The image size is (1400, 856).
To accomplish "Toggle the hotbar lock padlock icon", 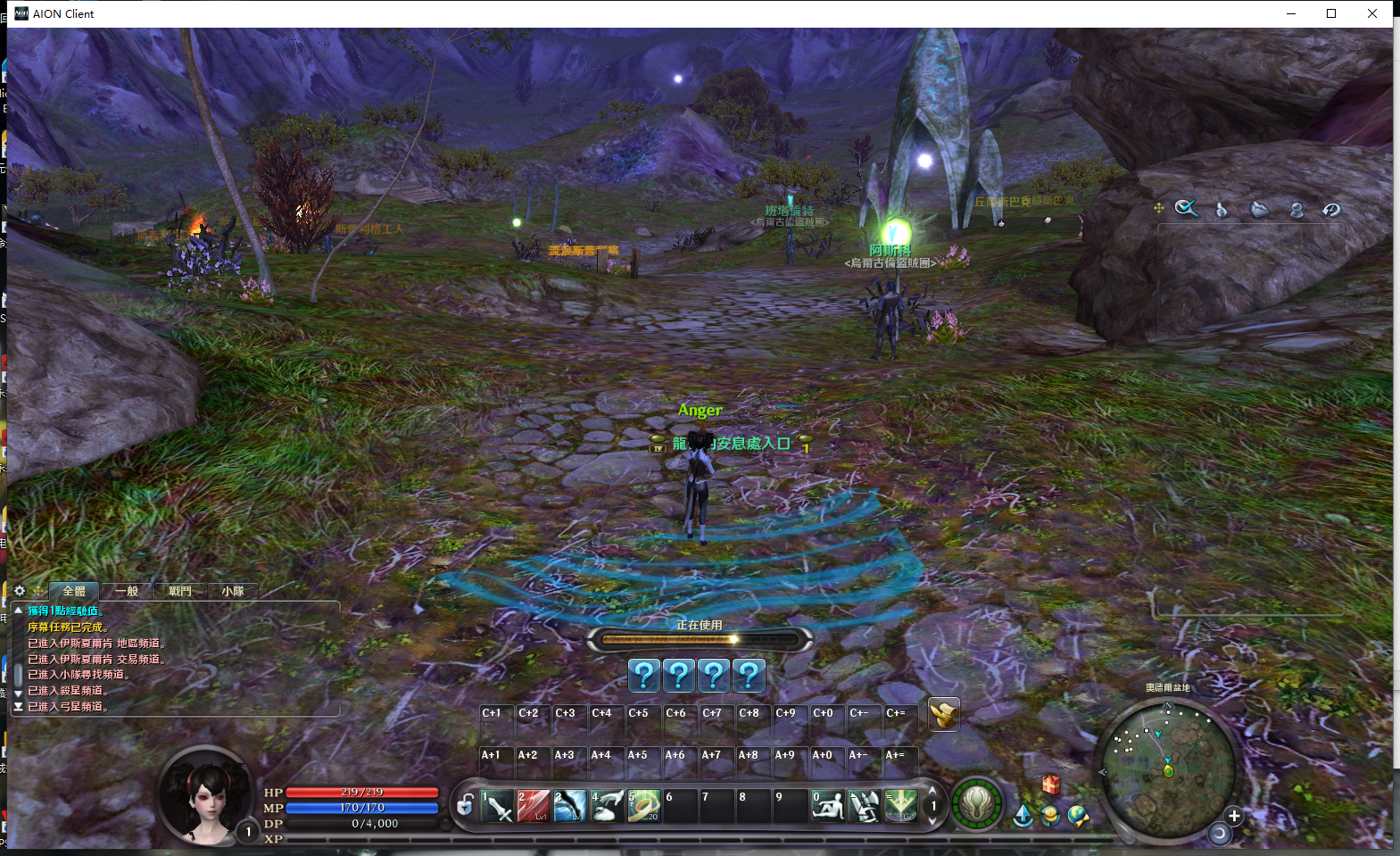I will (x=465, y=806).
